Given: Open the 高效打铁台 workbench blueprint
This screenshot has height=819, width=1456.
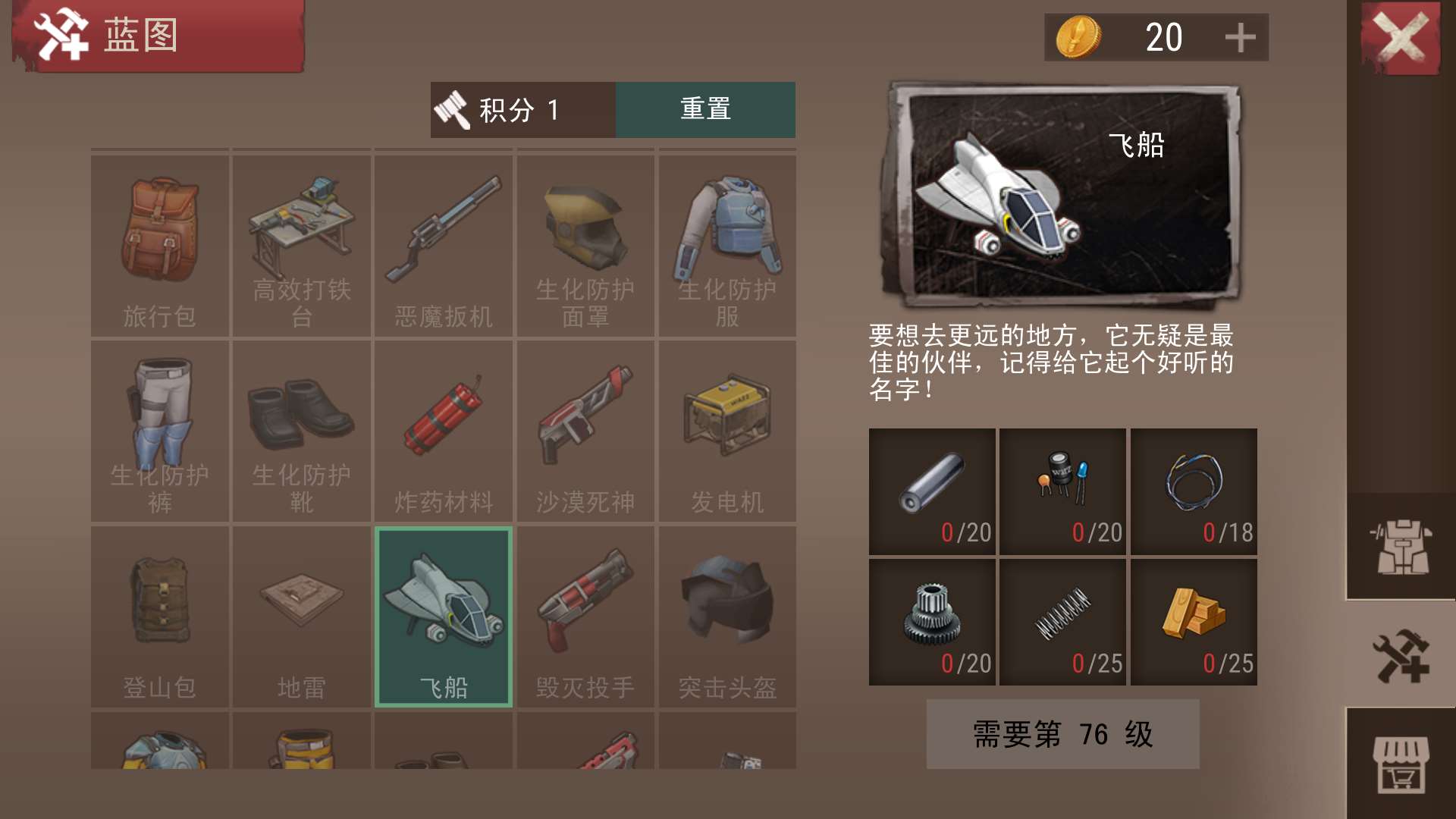Looking at the screenshot, I should (x=302, y=243).
